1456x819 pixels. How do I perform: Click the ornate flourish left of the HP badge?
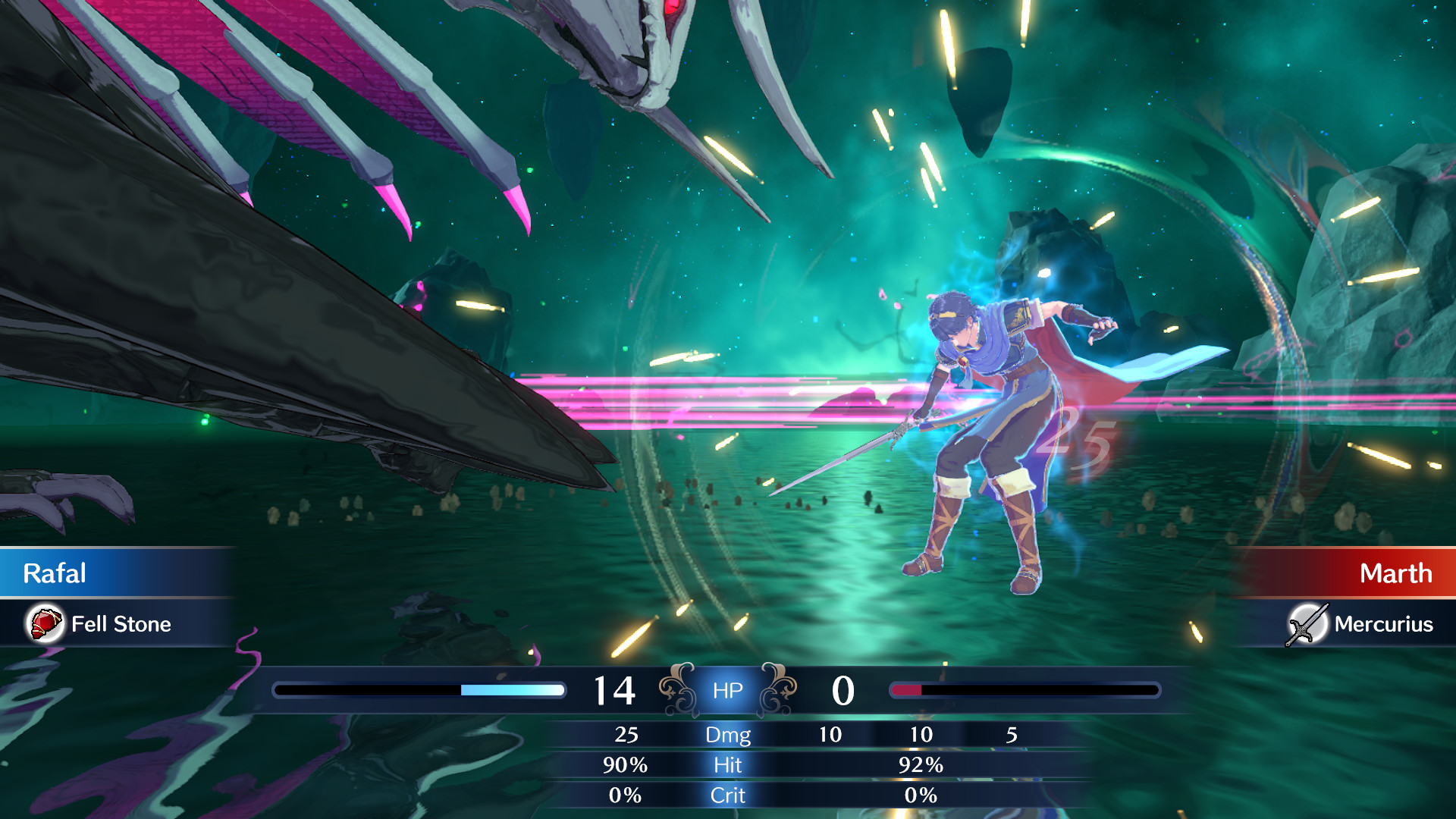[x=677, y=690]
